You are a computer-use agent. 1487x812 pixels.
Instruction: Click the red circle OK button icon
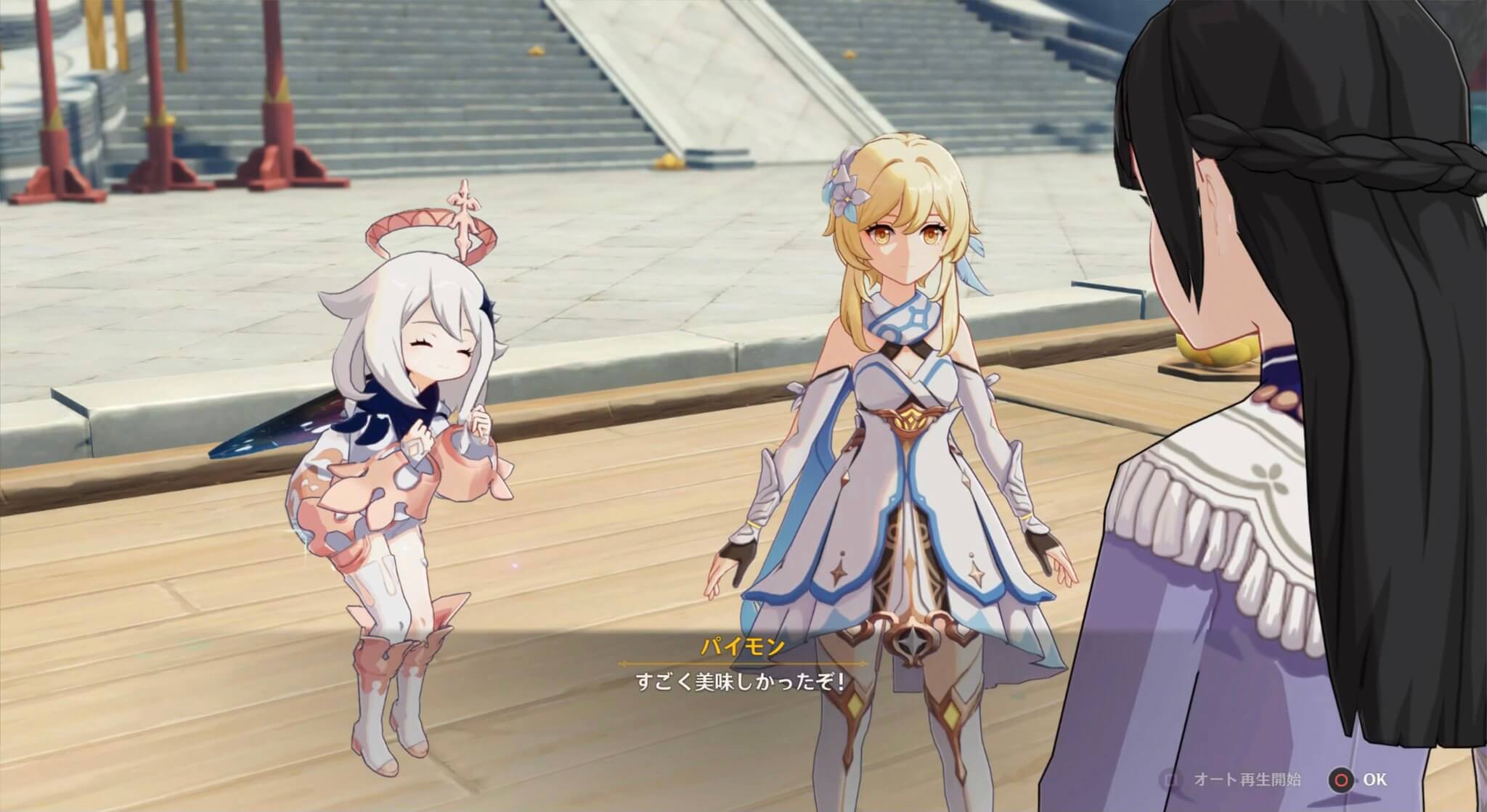(x=1341, y=779)
